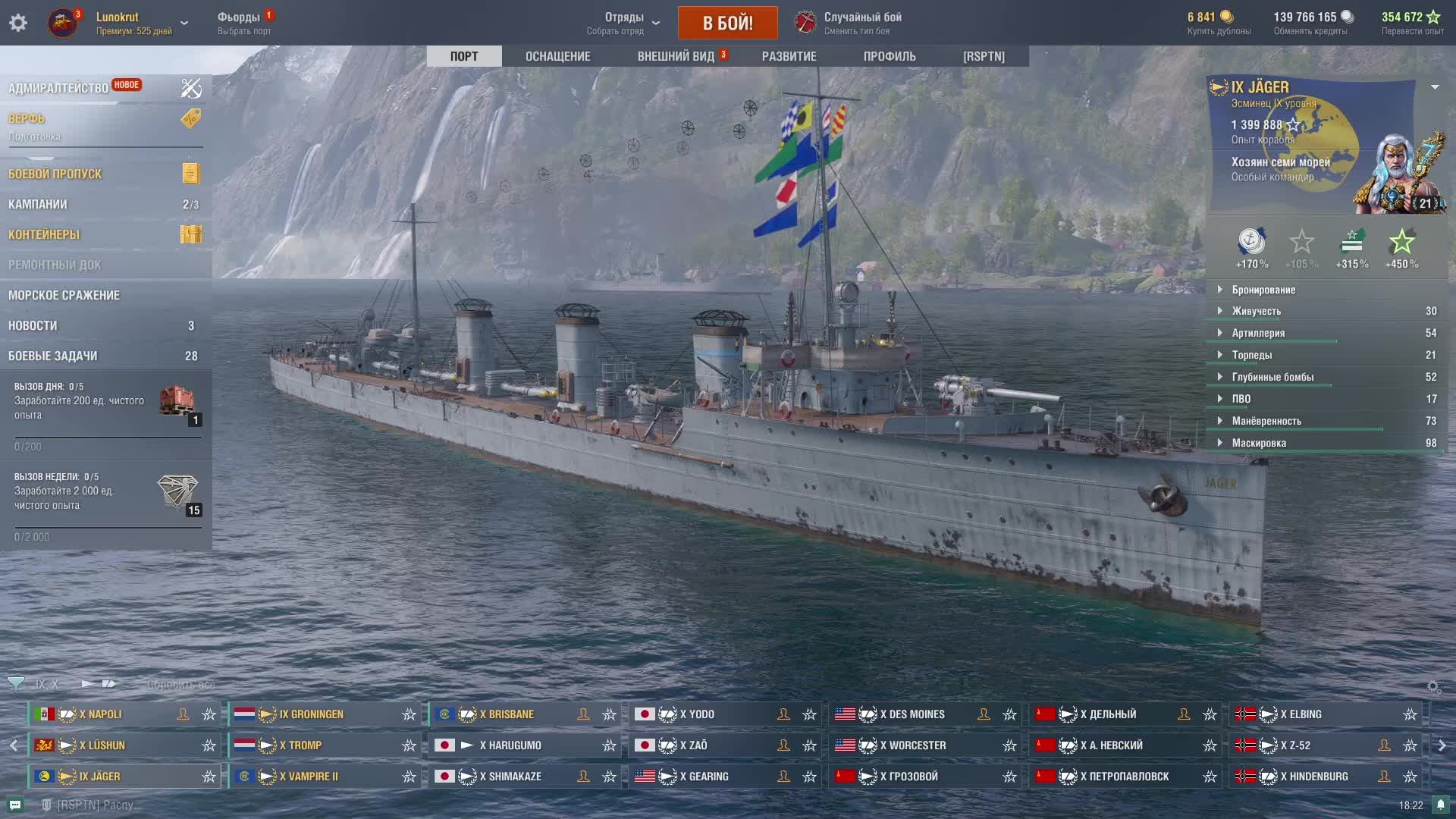Expand the Артиллерия ship parameter
The image size is (1456, 819).
(1258, 333)
